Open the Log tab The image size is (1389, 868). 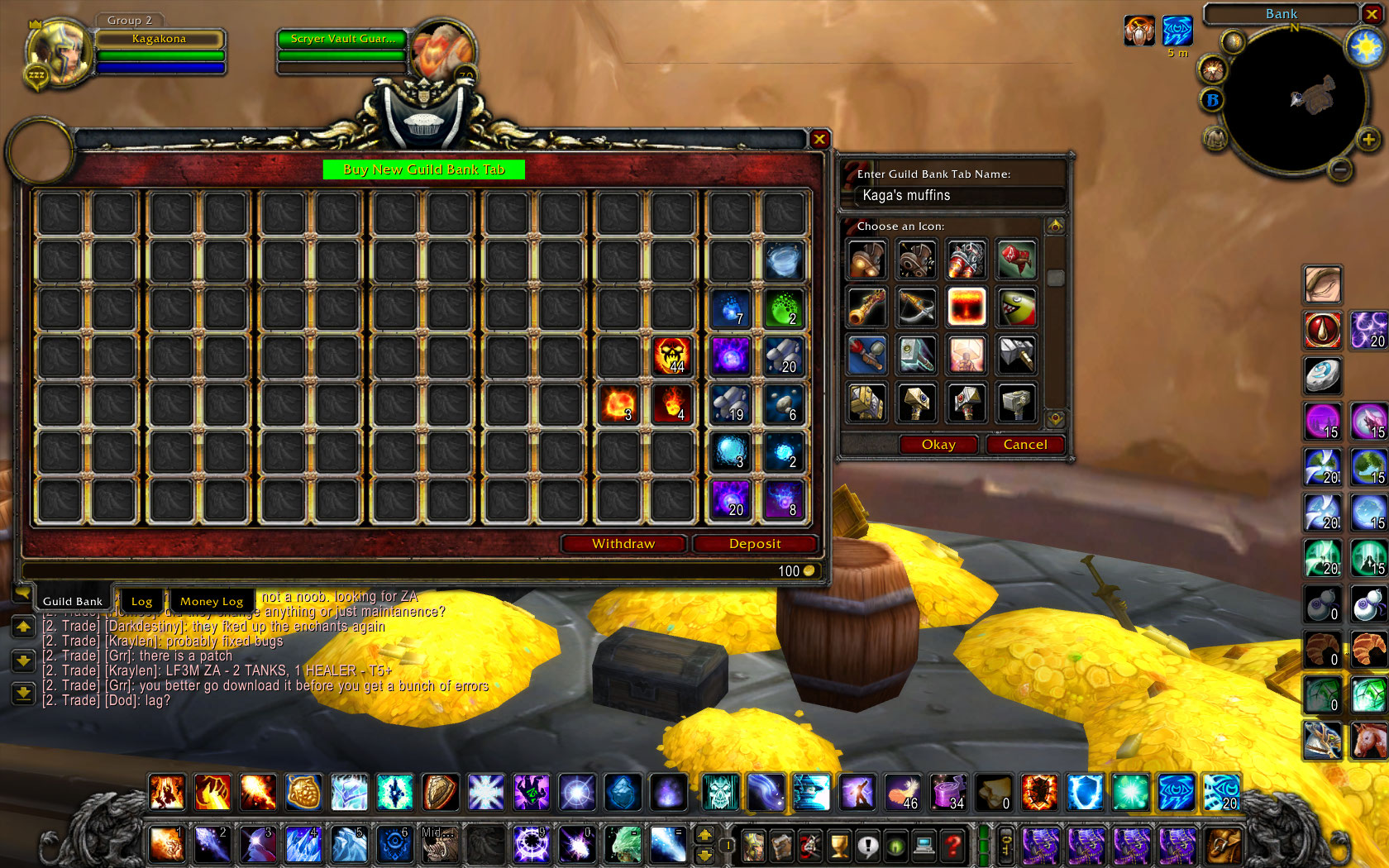[141, 601]
